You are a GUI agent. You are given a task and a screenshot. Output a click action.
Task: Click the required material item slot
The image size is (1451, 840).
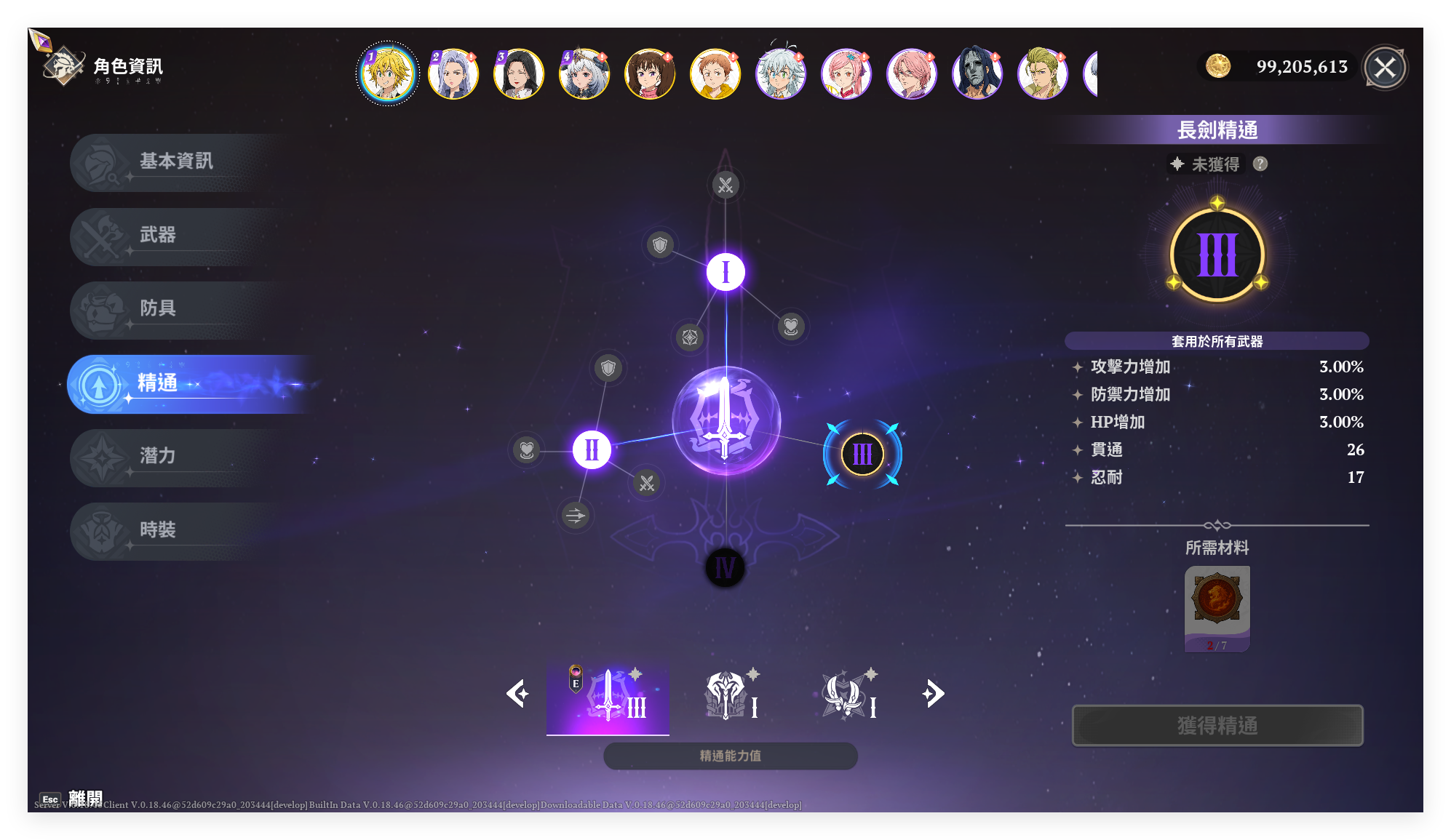1217,609
